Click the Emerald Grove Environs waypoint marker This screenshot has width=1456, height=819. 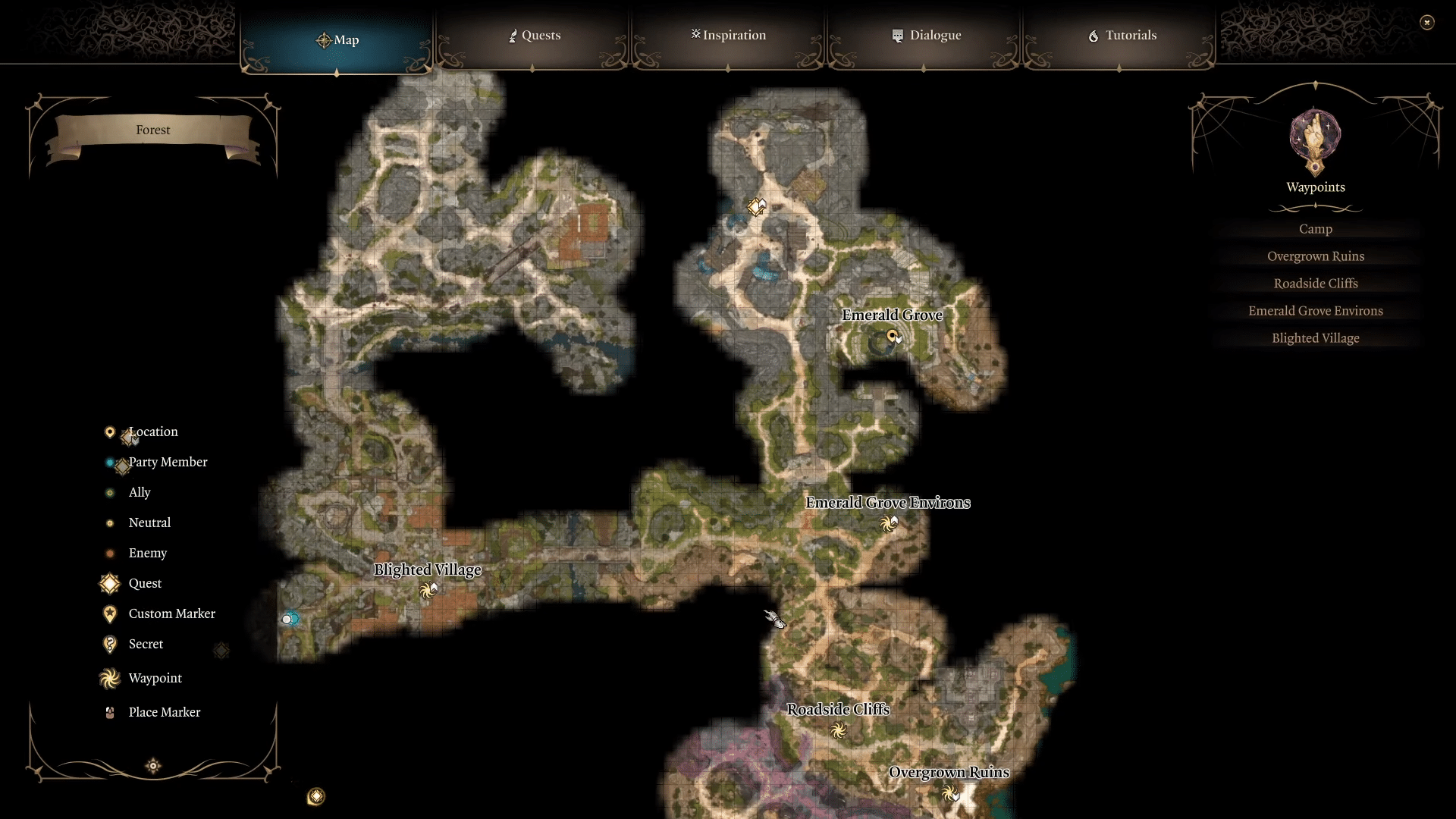click(889, 523)
